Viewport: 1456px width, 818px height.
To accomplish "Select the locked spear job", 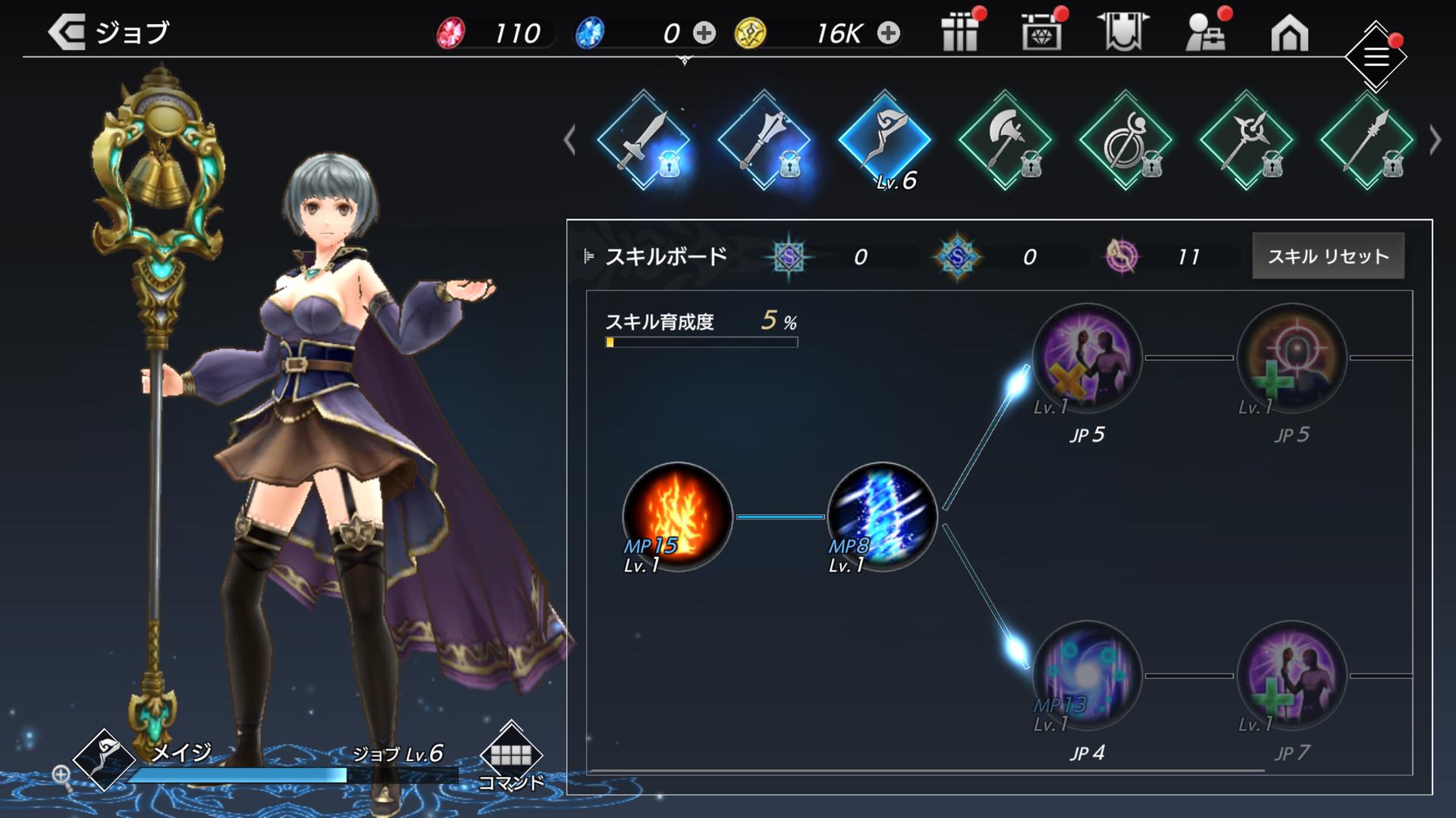I will [1367, 140].
